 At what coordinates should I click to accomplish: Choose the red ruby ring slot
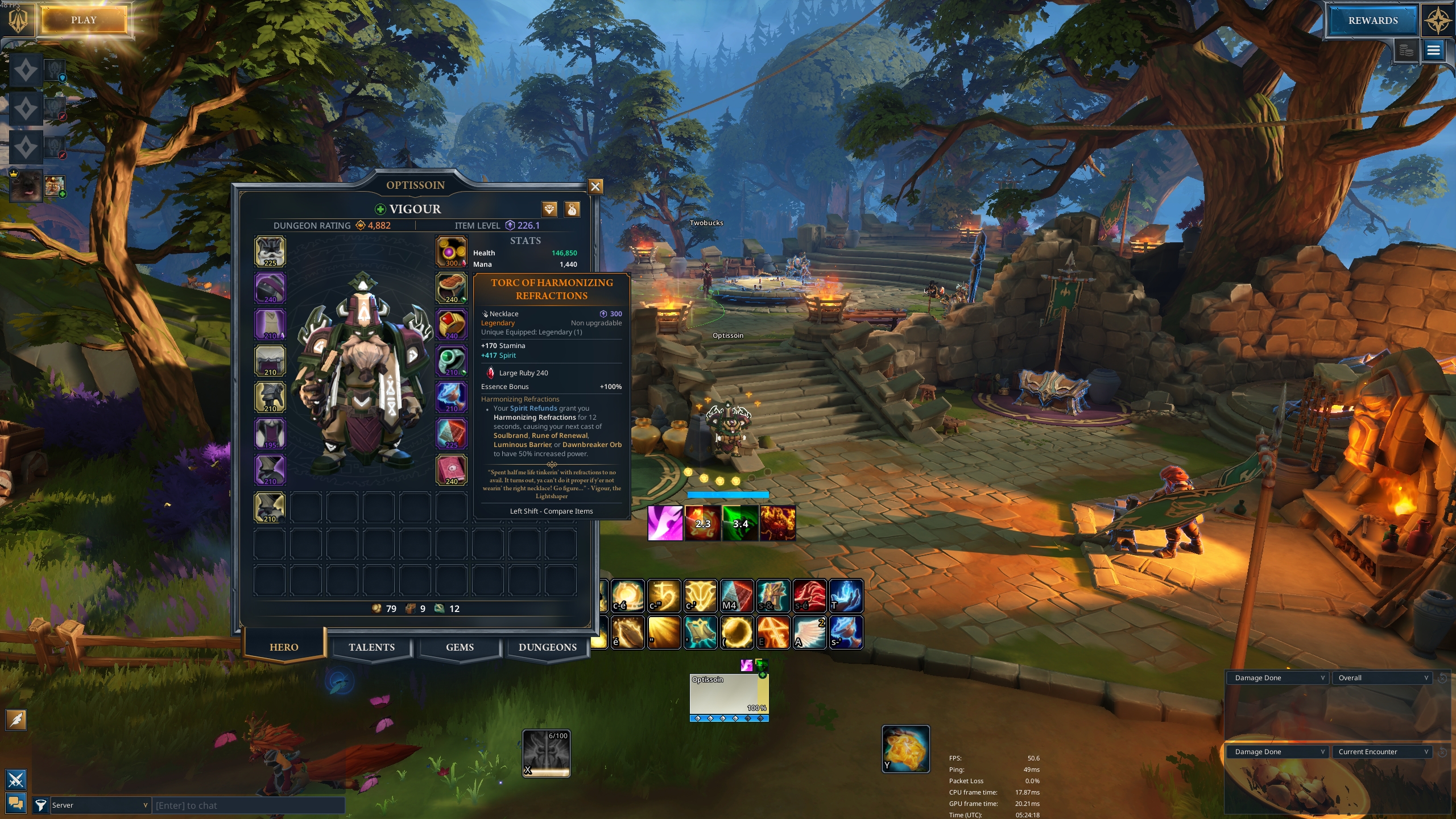click(x=451, y=325)
